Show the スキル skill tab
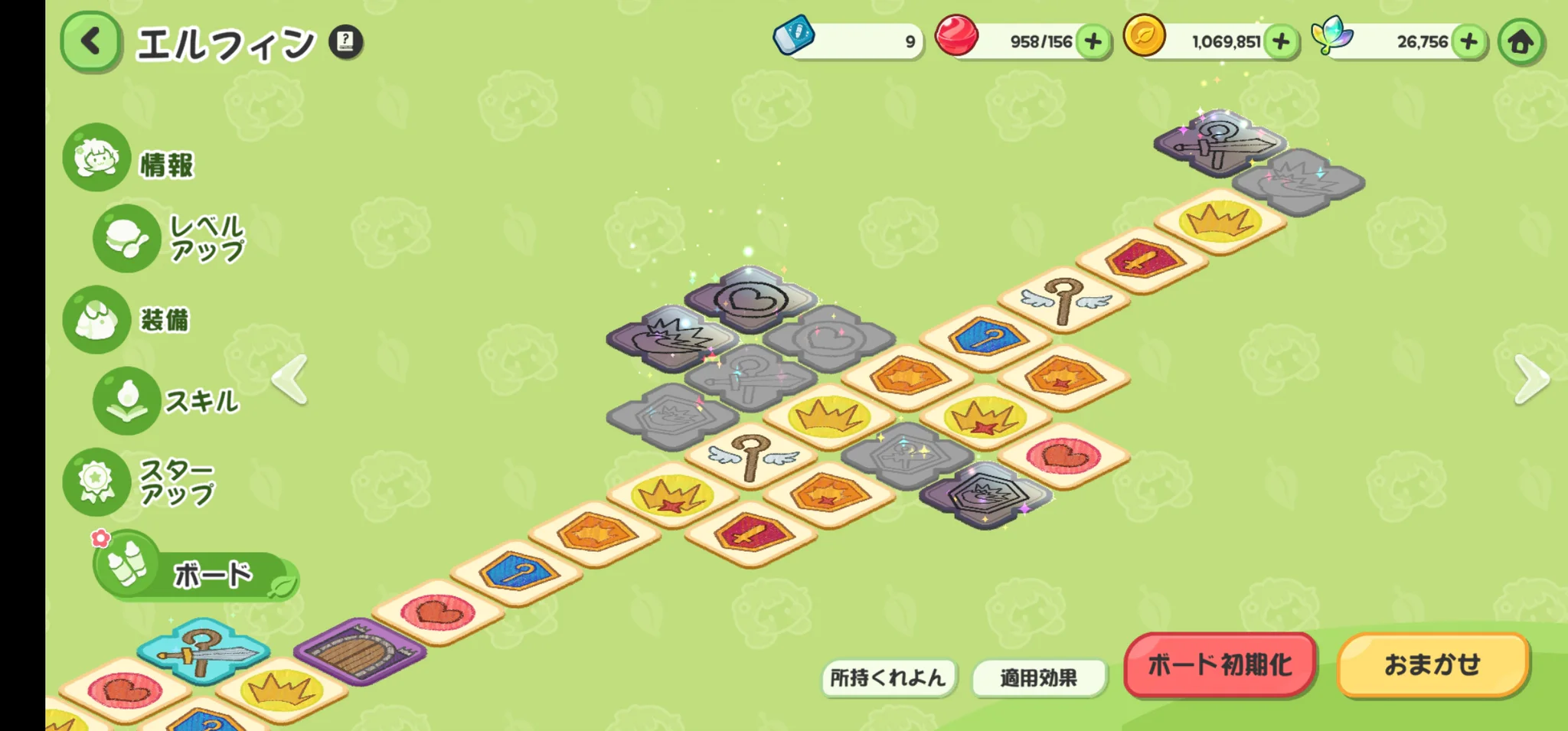The image size is (1568, 731). [167, 400]
